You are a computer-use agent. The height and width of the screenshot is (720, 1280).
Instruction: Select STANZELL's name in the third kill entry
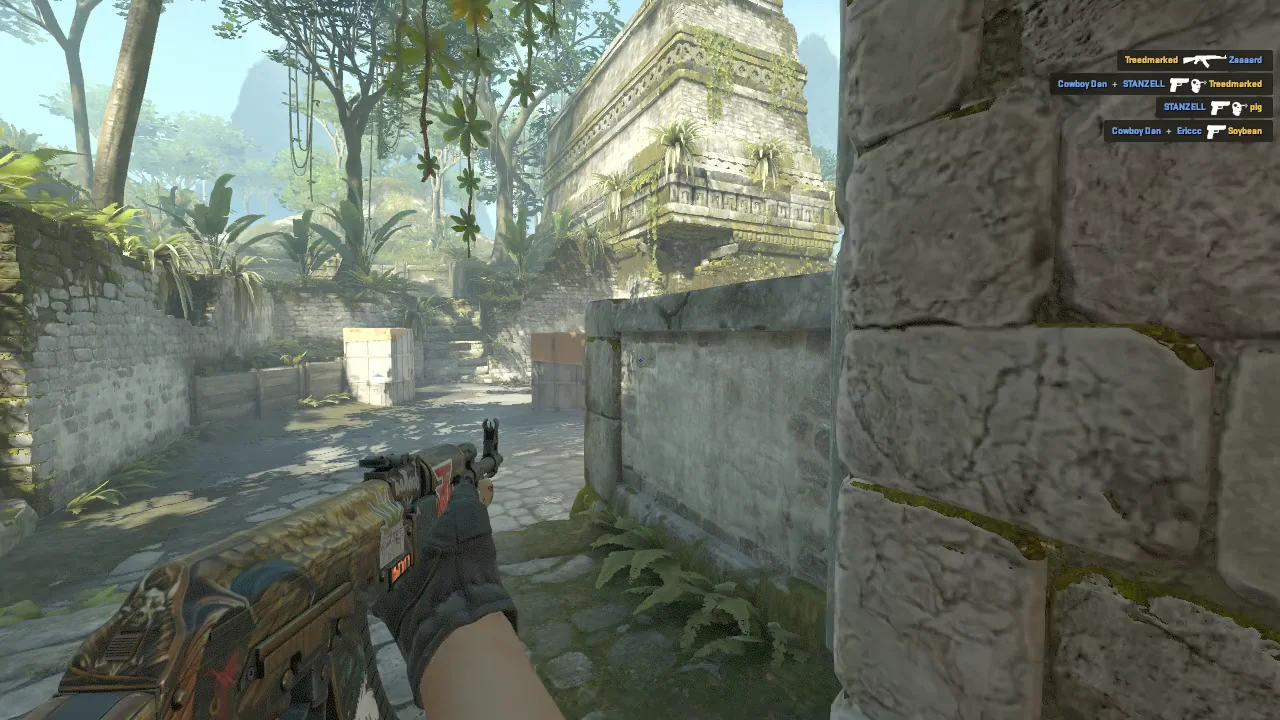click(x=1185, y=107)
